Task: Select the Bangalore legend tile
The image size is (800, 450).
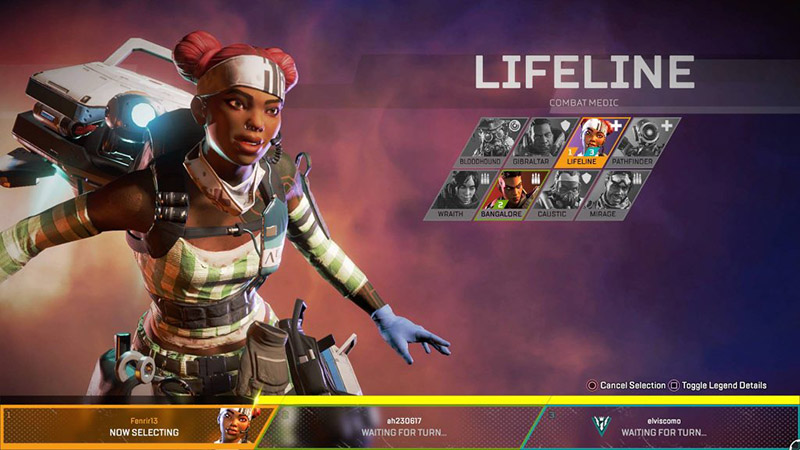Action: tap(512, 194)
